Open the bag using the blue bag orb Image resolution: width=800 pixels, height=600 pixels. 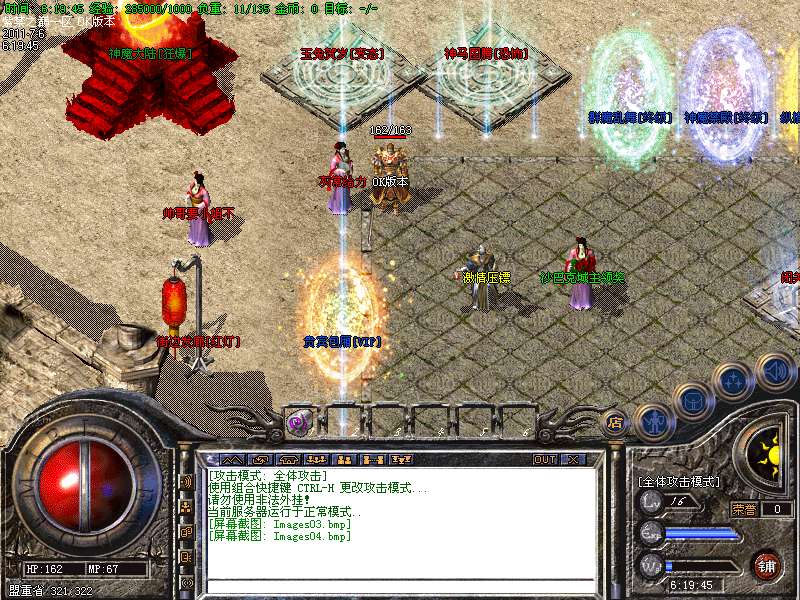(692, 400)
